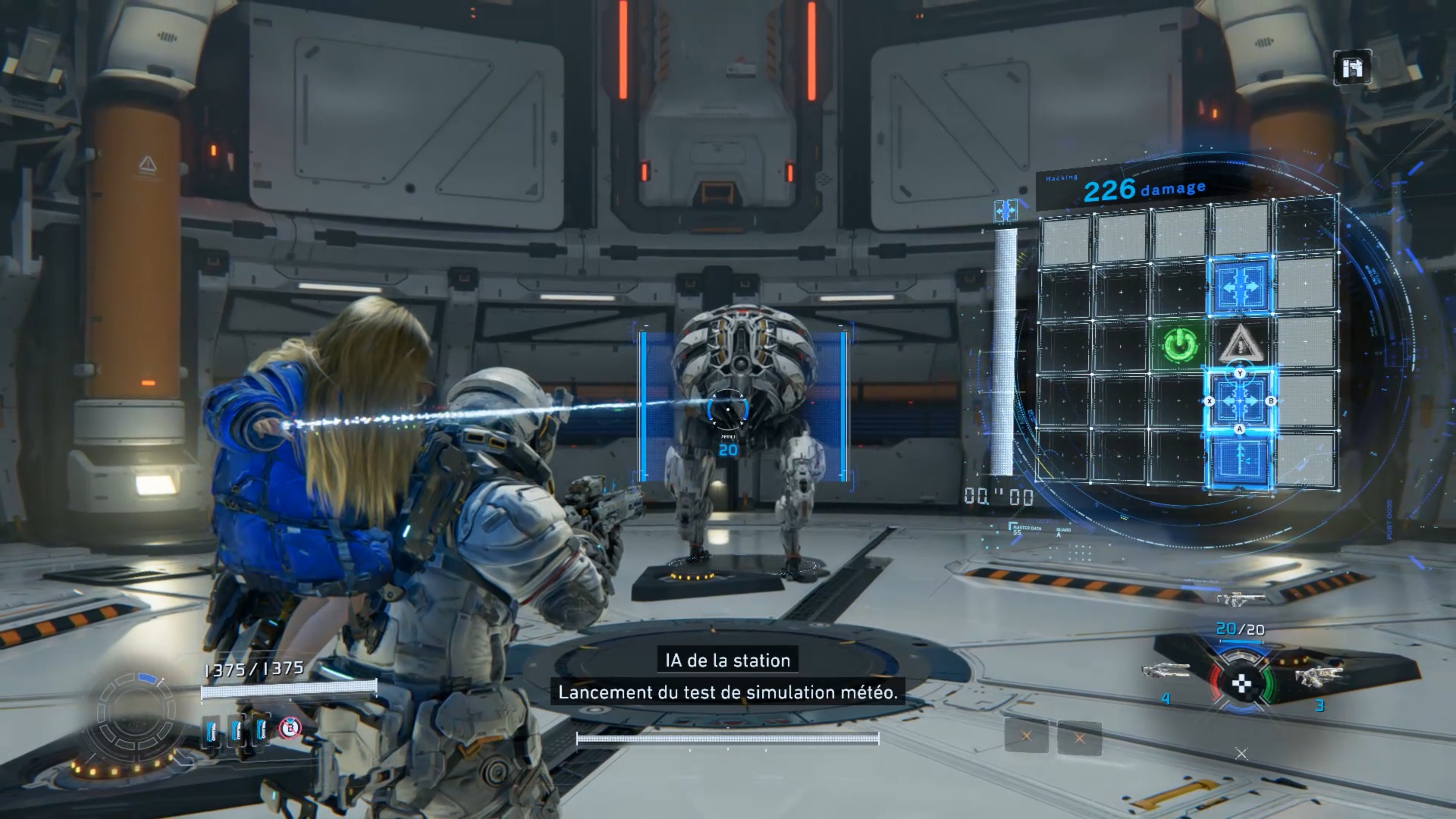Select the cursor-highlighted blue double-arrow tile
Image resolution: width=1456 pixels, height=819 pixels.
(1241, 400)
